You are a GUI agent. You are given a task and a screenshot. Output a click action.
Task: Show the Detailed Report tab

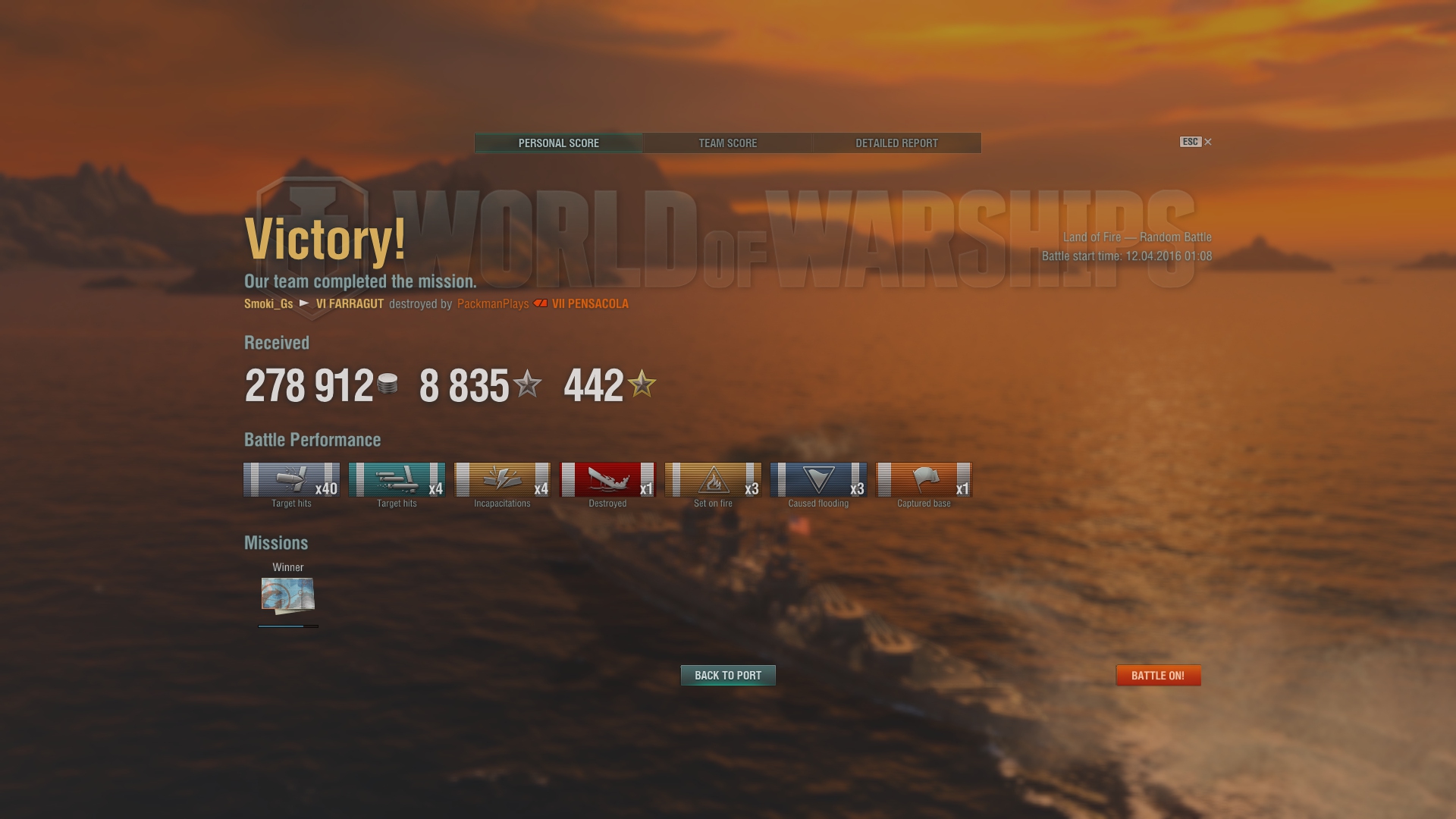point(896,143)
